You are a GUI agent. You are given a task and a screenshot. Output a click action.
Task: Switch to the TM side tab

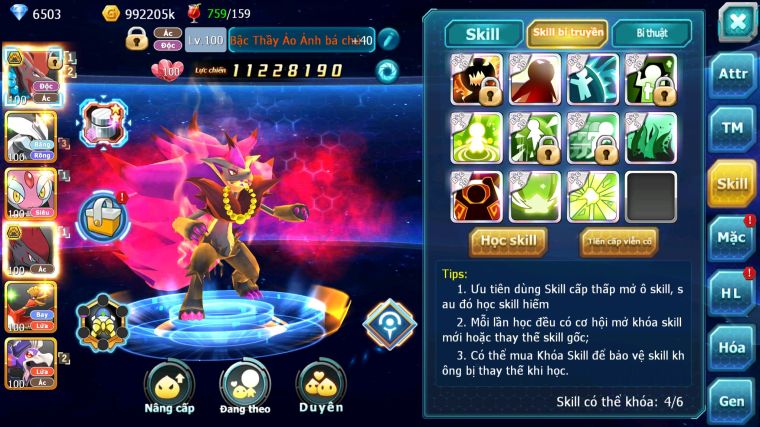[732, 128]
